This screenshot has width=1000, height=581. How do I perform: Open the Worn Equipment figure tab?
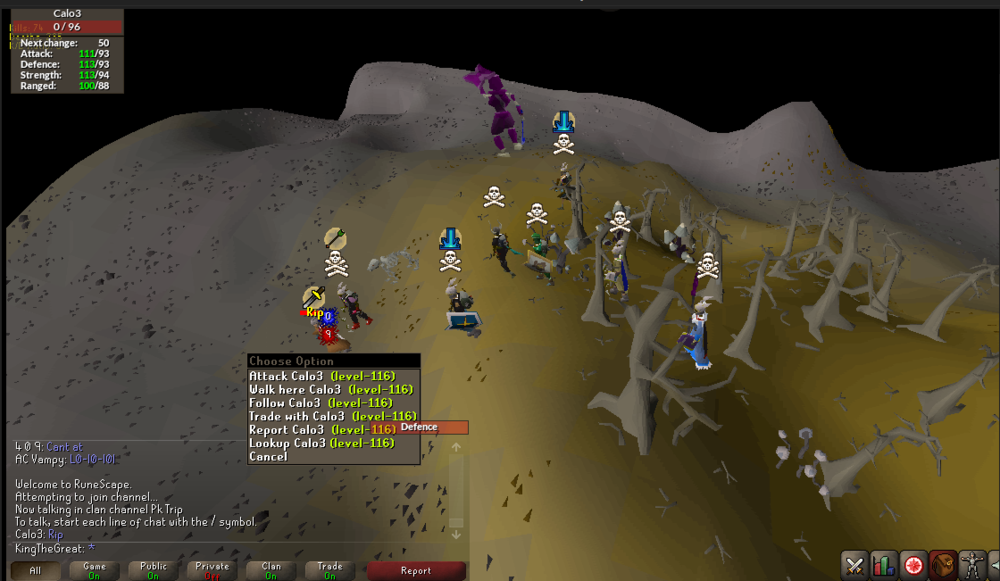972,565
